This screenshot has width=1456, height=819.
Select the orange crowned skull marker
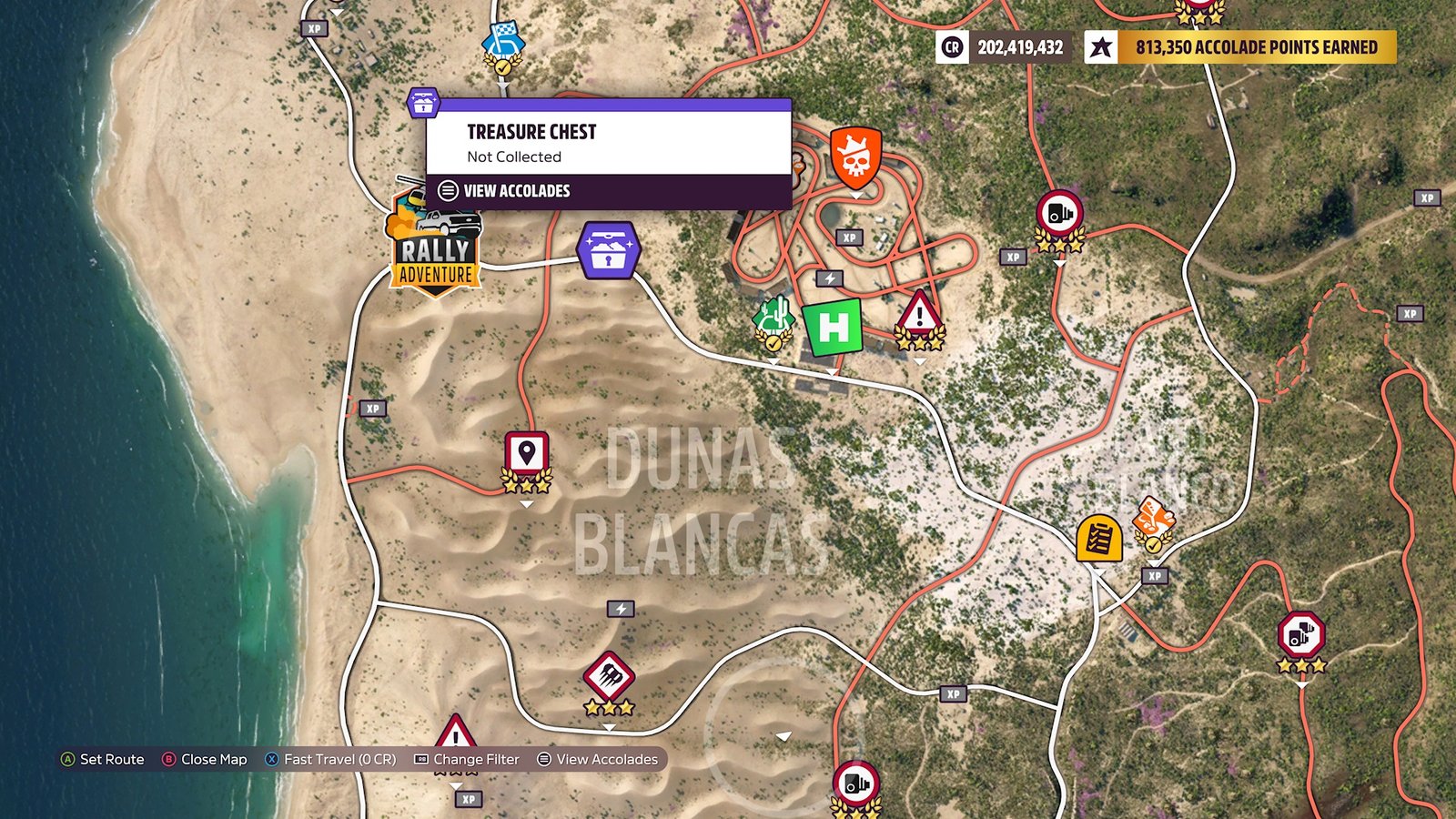(x=855, y=158)
